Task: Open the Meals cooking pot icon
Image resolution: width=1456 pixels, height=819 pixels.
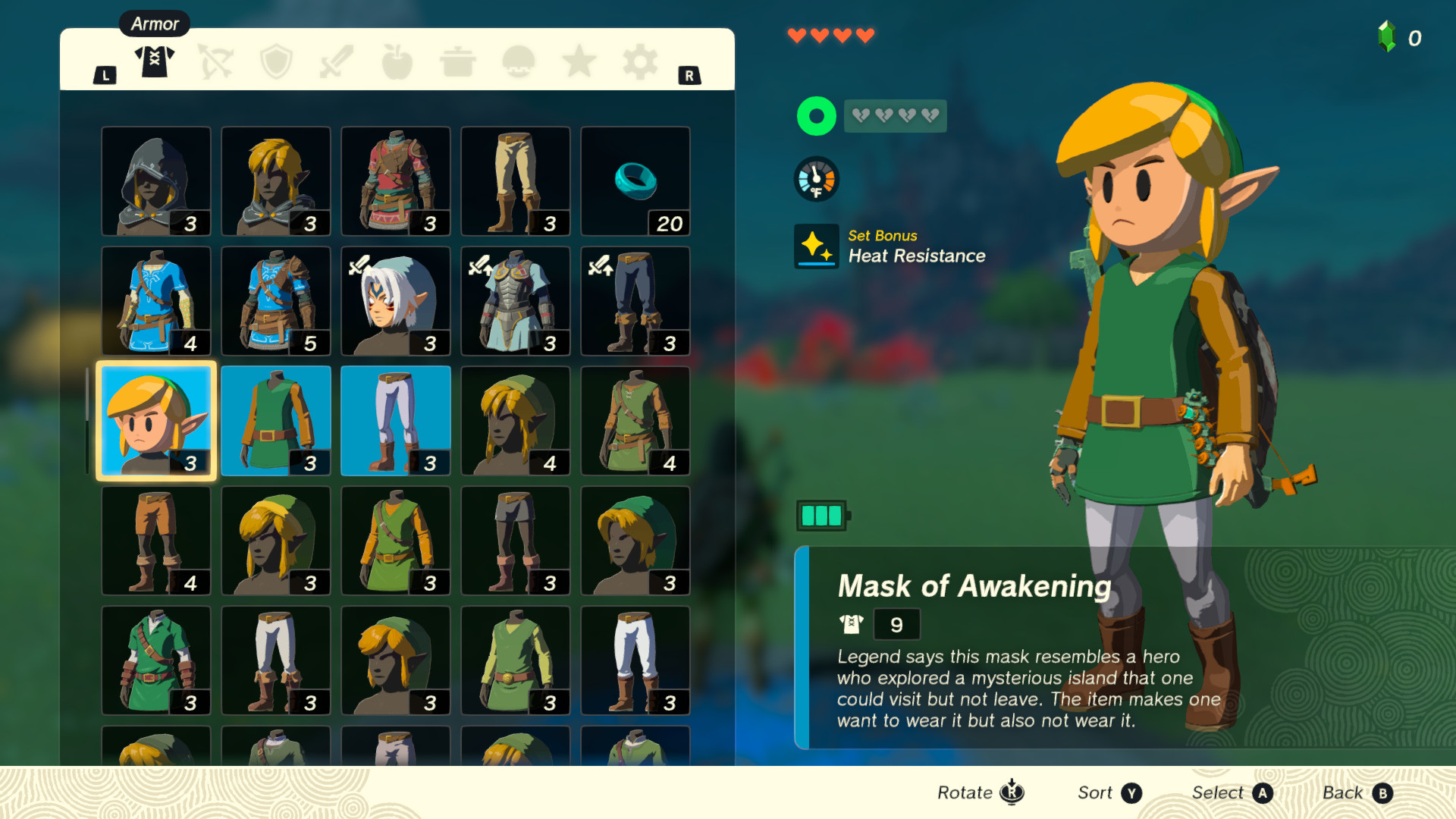Action: pos(457,62)
